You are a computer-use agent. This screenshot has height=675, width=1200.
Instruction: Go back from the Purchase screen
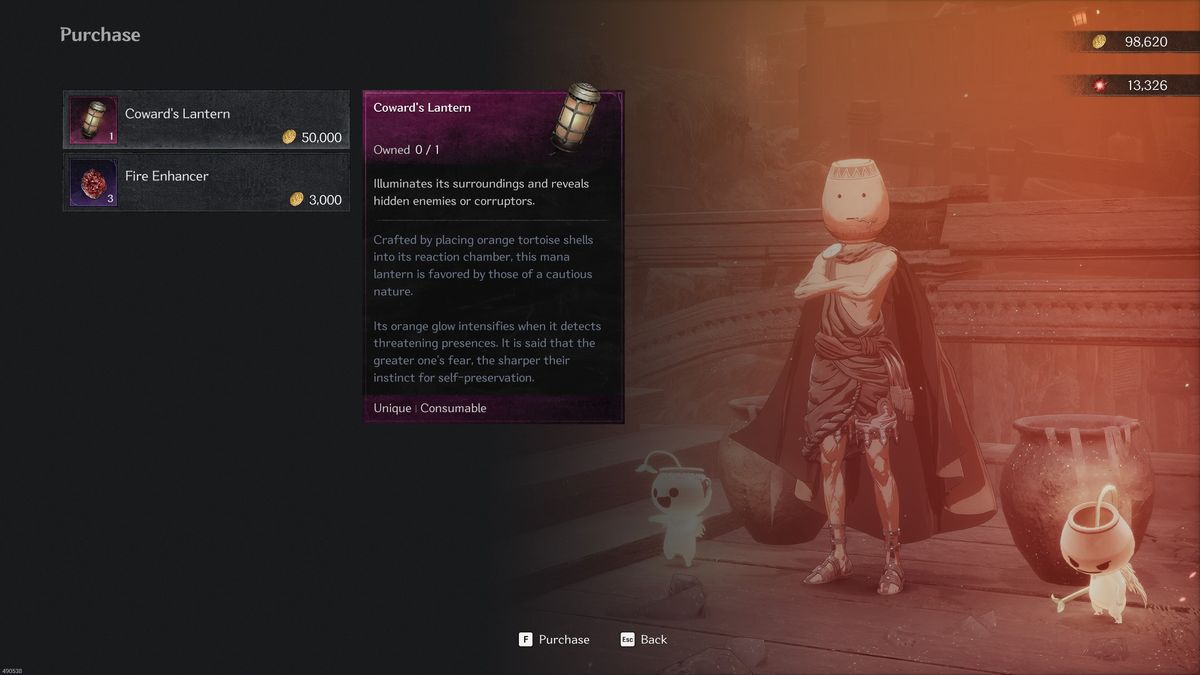pyautogui.click(x=644, y=639)
